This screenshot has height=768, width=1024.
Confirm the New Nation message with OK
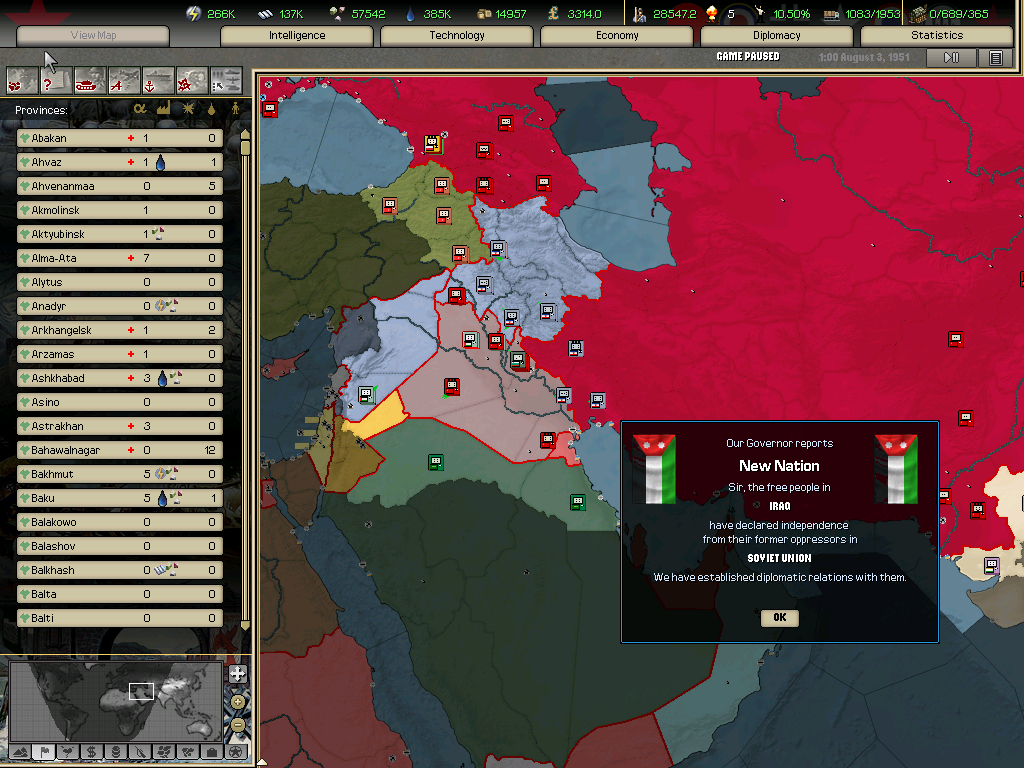click(779, 618)
